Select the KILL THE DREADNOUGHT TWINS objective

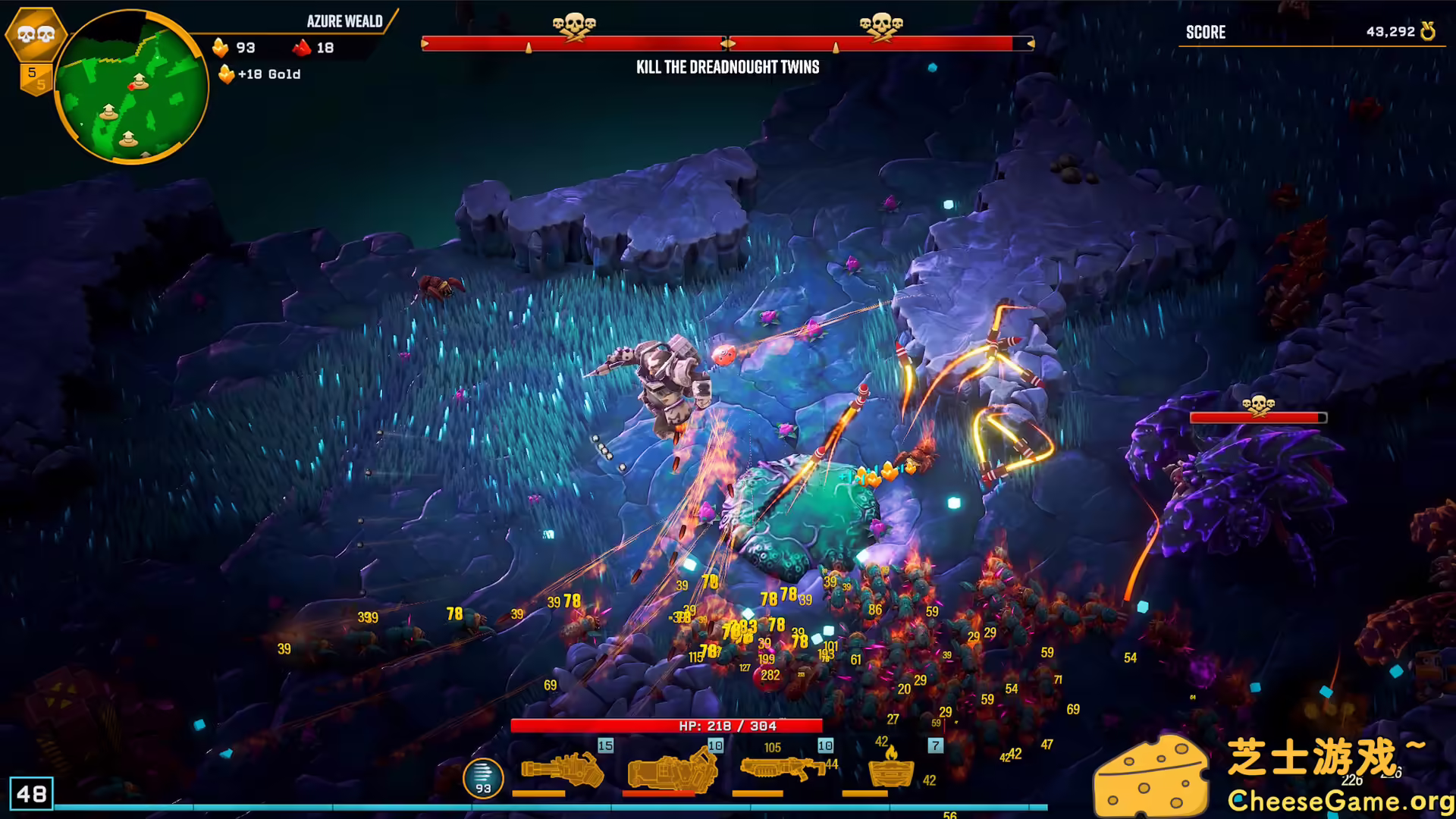(x=728, y=67)
